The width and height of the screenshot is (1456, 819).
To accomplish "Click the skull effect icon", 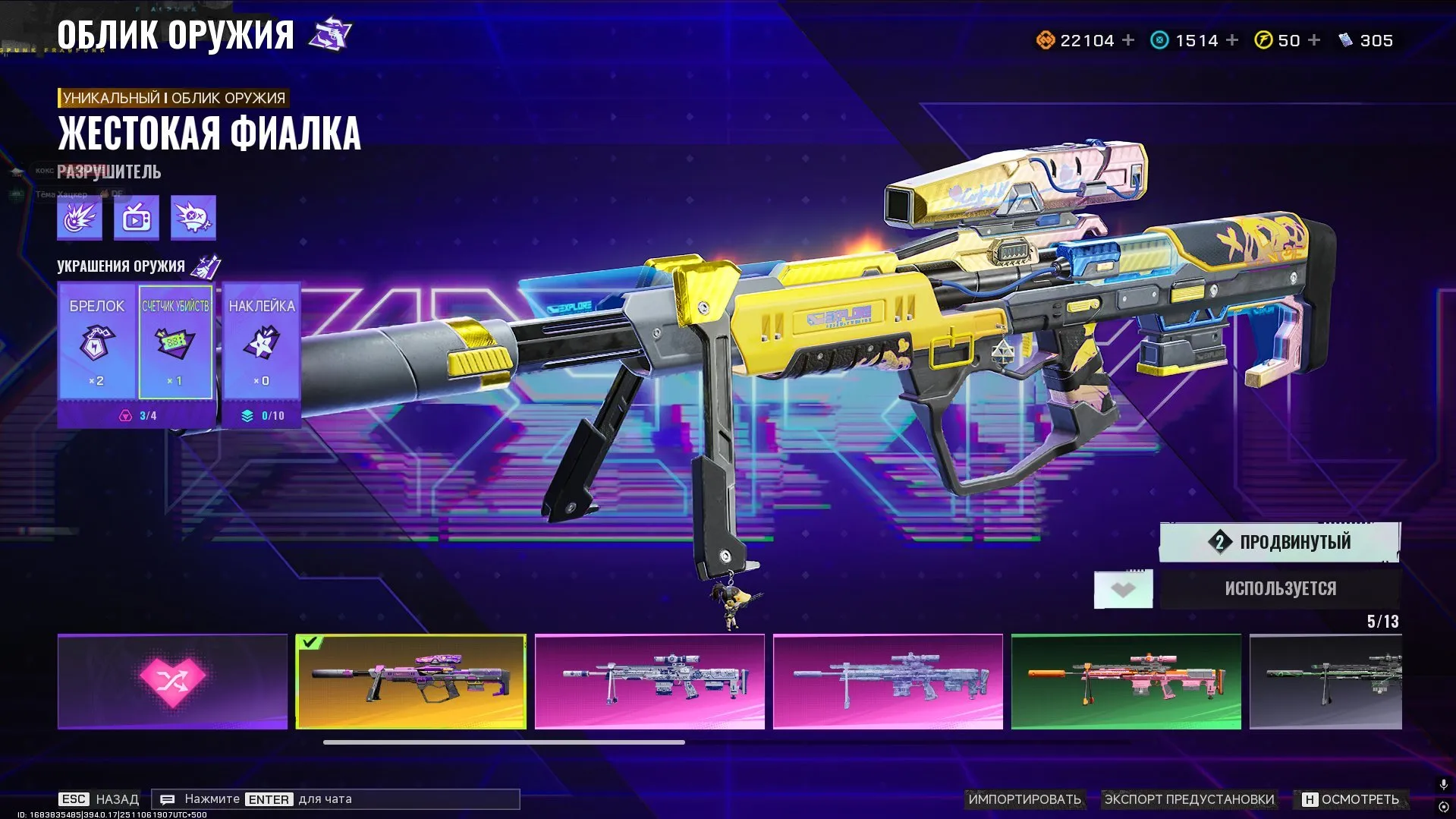I will 193,217.
